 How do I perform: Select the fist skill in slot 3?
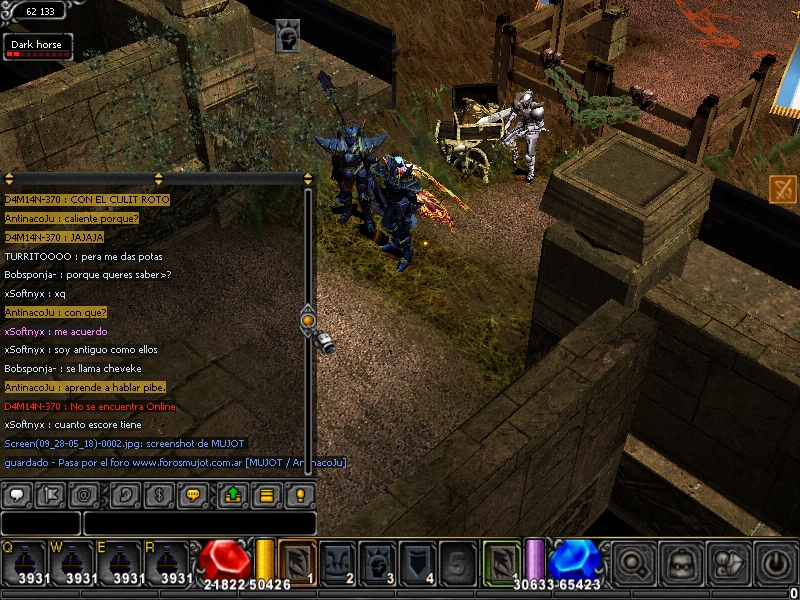click(x=377, y=562)
